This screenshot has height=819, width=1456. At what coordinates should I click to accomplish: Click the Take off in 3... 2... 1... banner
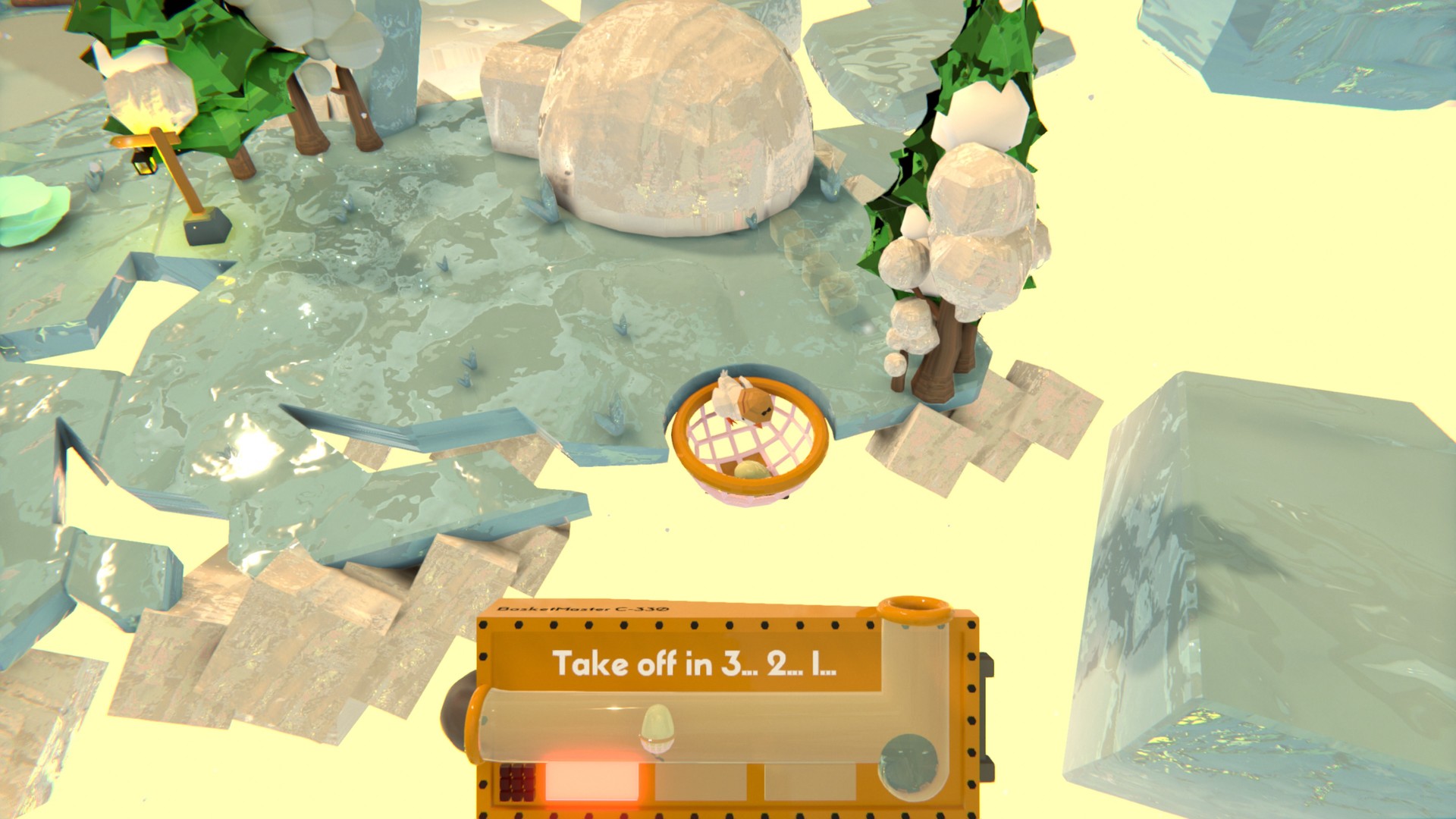695,663
